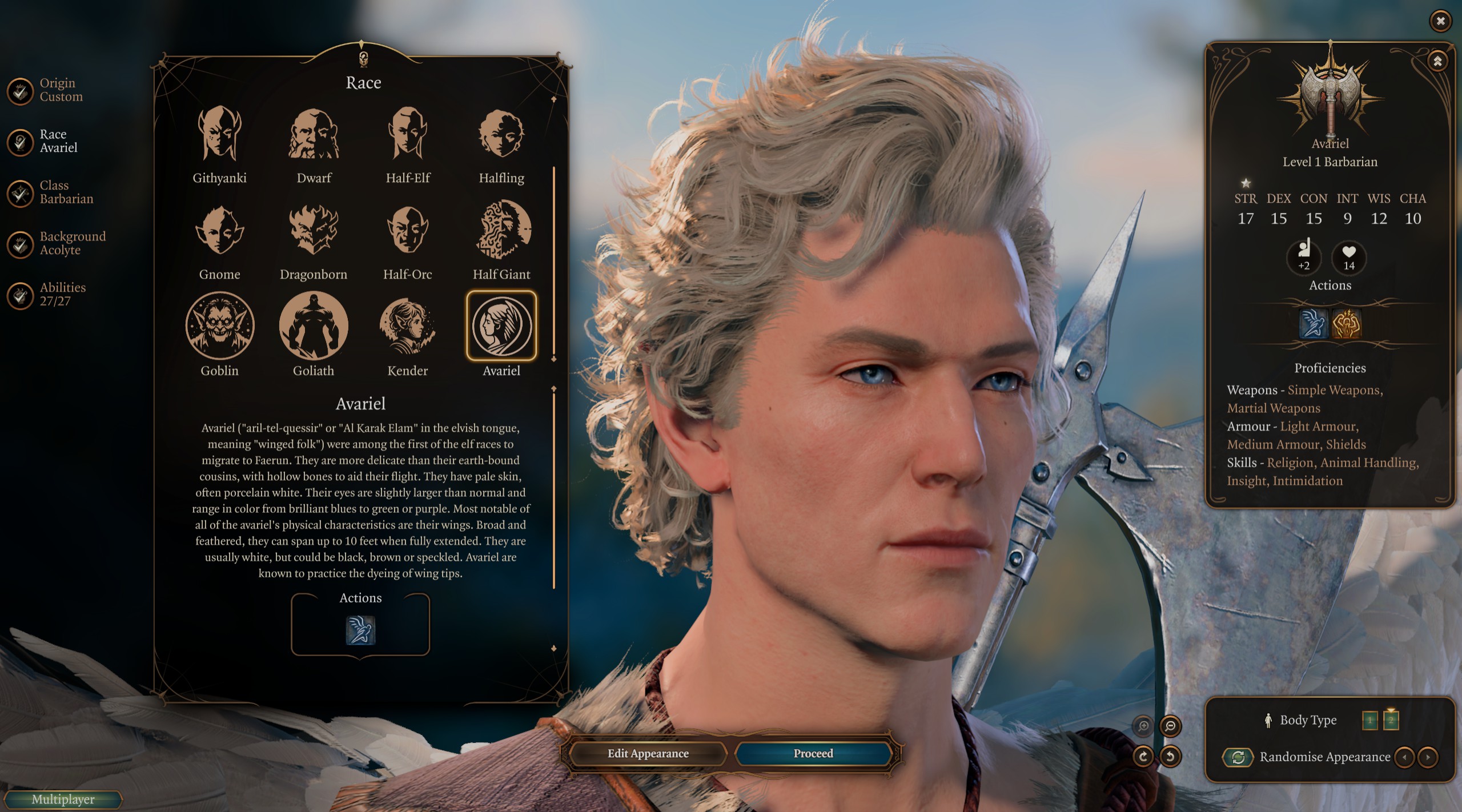Open the Multiplayer panel
The height and width of the screenshot is (812, 1462).
pyautogui.click(x=63, y=799)
